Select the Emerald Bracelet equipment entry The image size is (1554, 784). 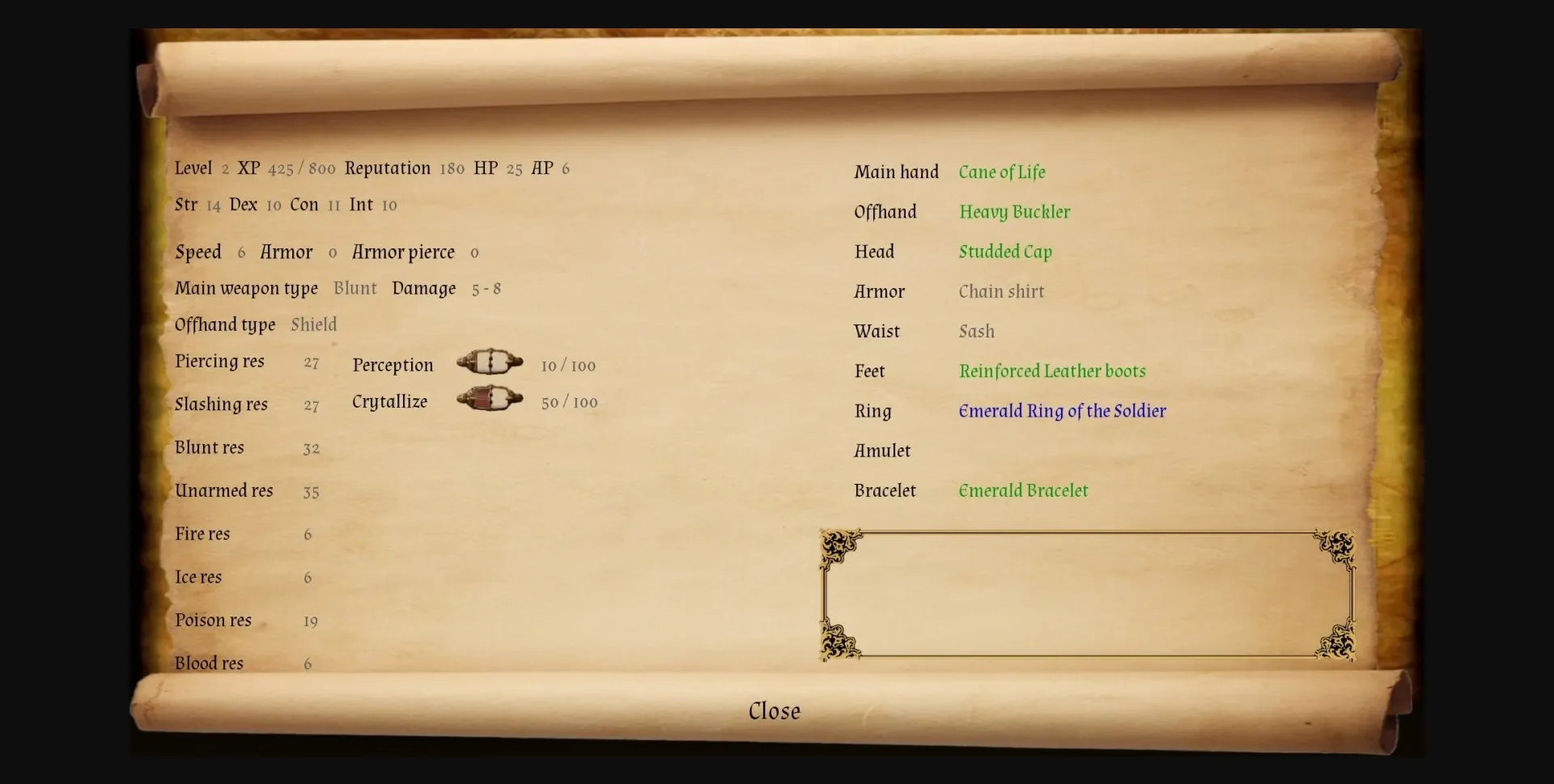1023,490
